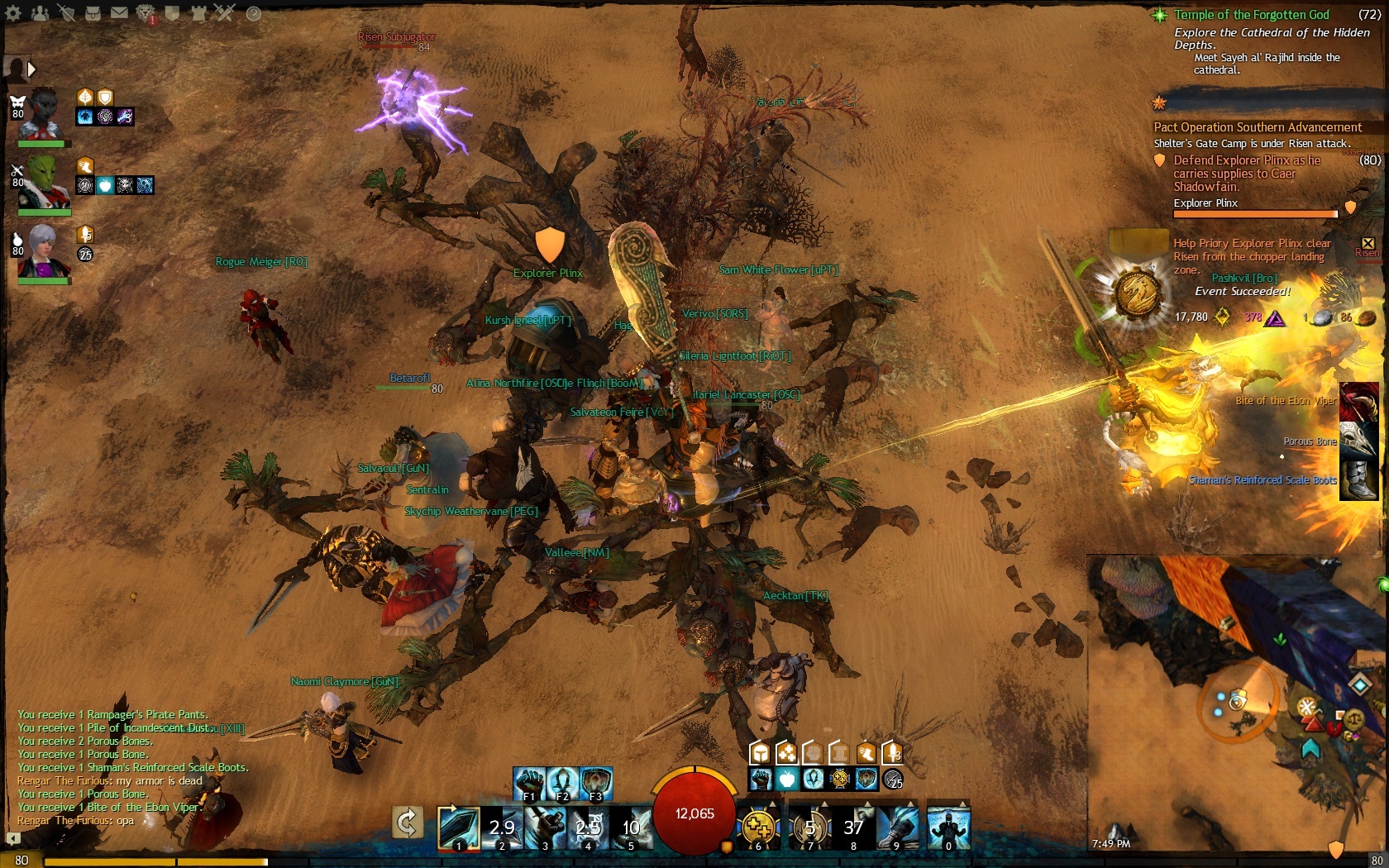
Task: Select the silver-haired party member portrait
Action: (43, 252)
